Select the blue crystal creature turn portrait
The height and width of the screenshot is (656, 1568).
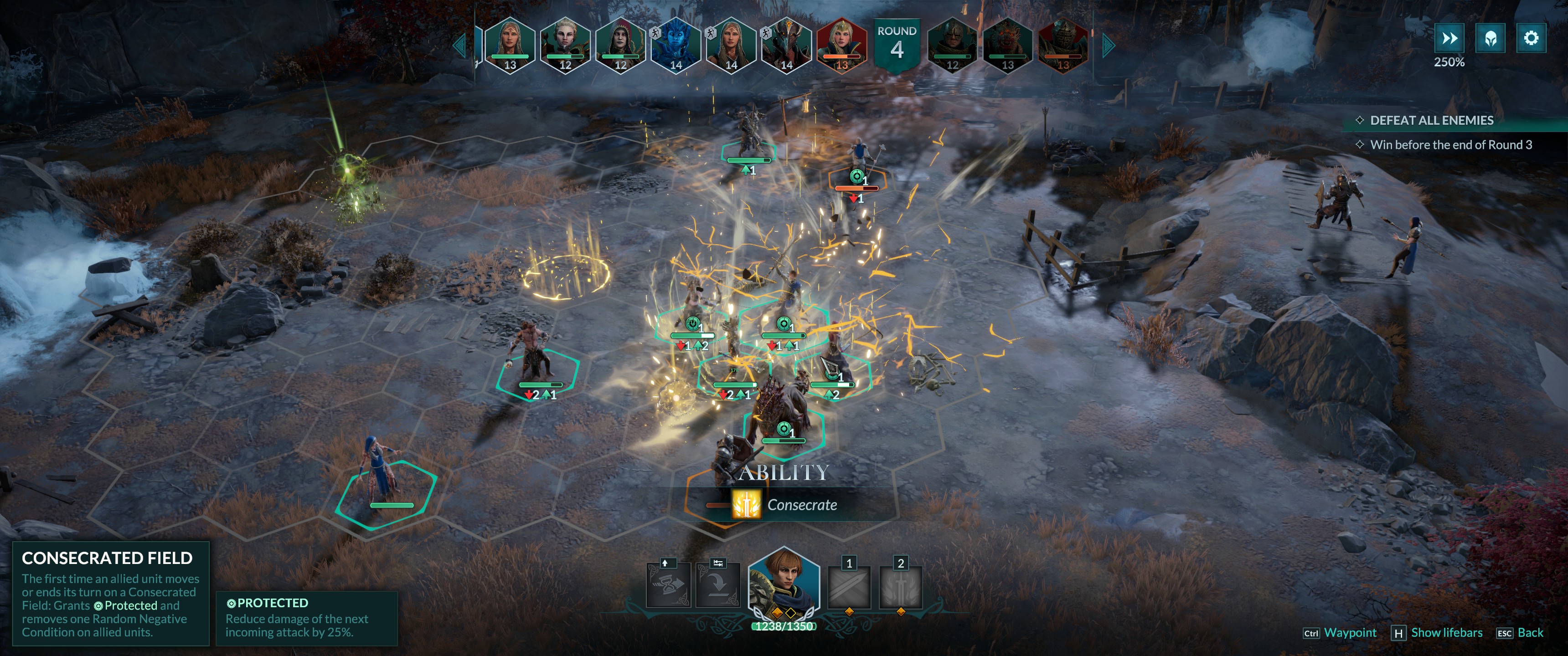[676, 44]
